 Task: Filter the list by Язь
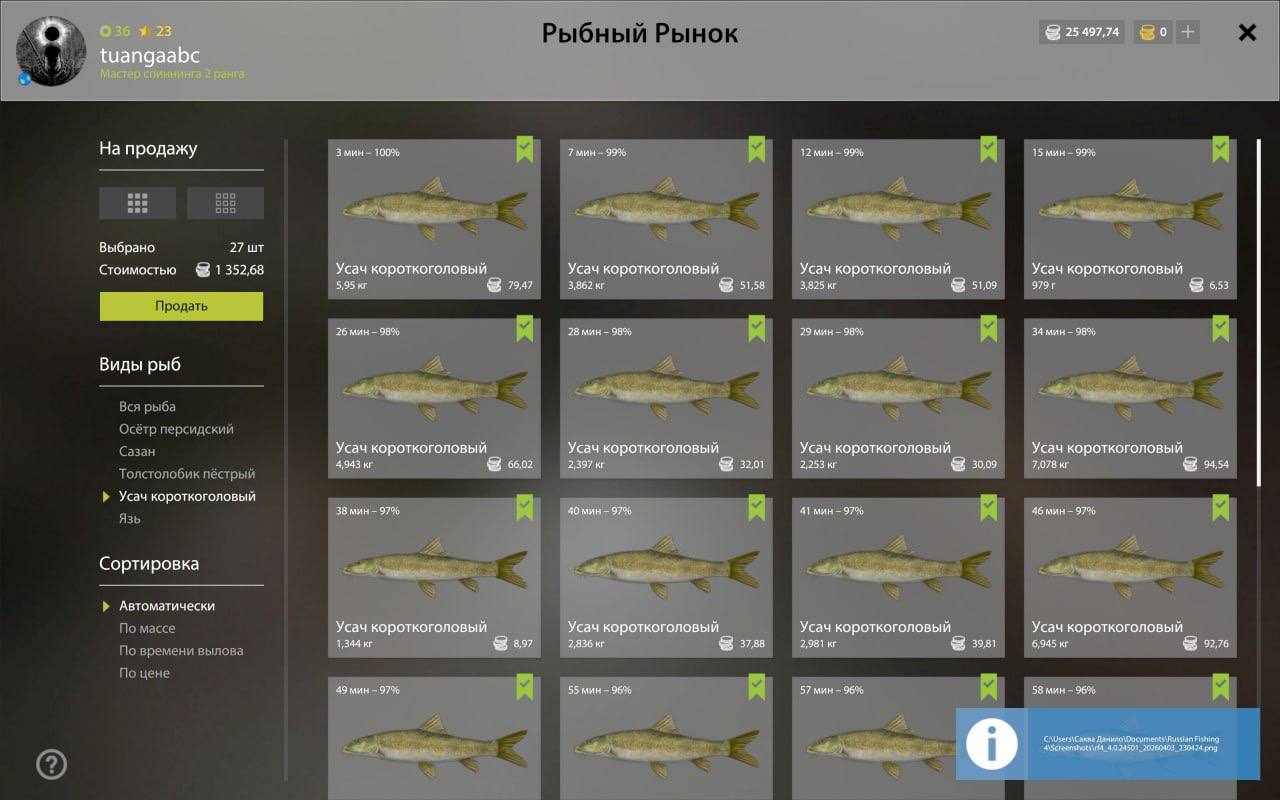[x=130, y=519]
